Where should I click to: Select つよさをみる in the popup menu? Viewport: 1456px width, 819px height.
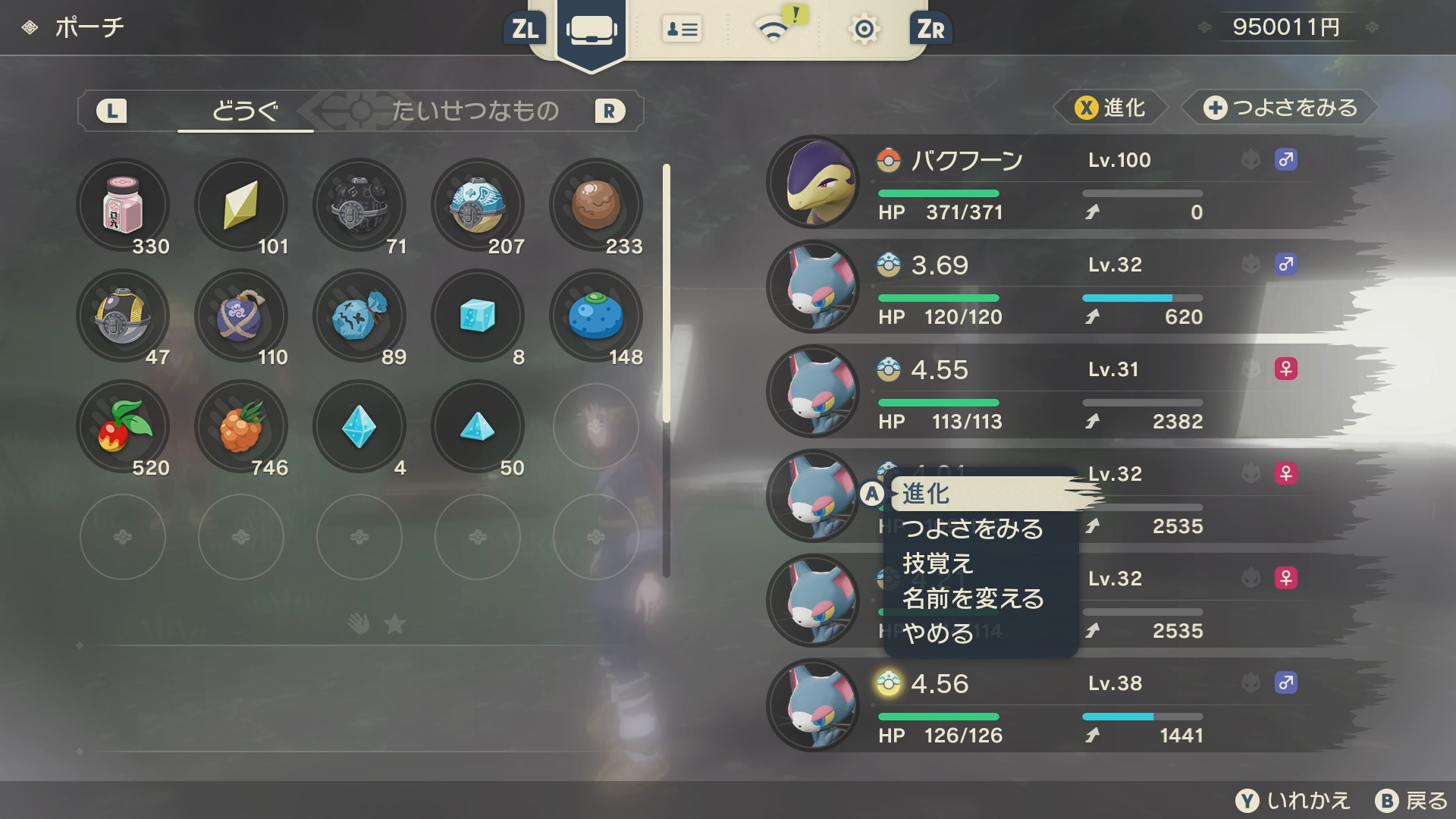pyautogui.click(x=973, y=529)
